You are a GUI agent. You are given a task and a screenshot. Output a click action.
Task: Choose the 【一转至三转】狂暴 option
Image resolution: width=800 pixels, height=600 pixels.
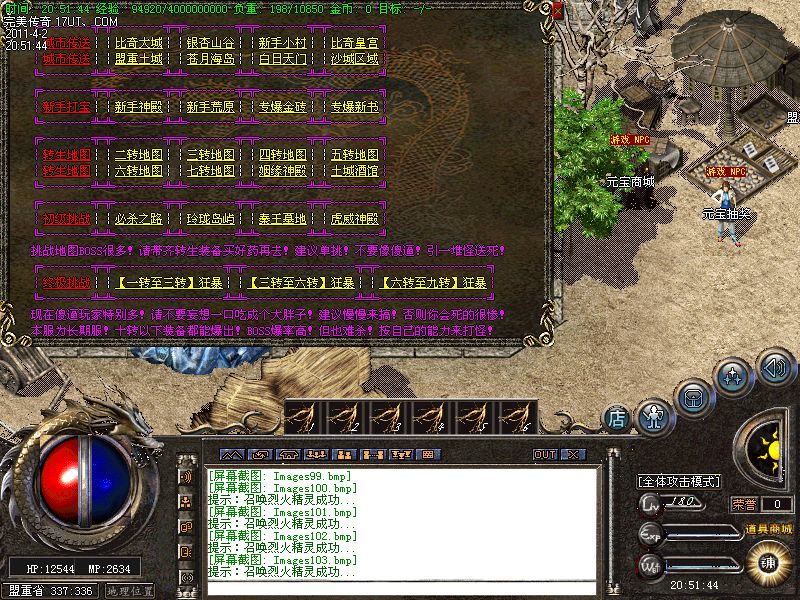click(x=165, y=283)
